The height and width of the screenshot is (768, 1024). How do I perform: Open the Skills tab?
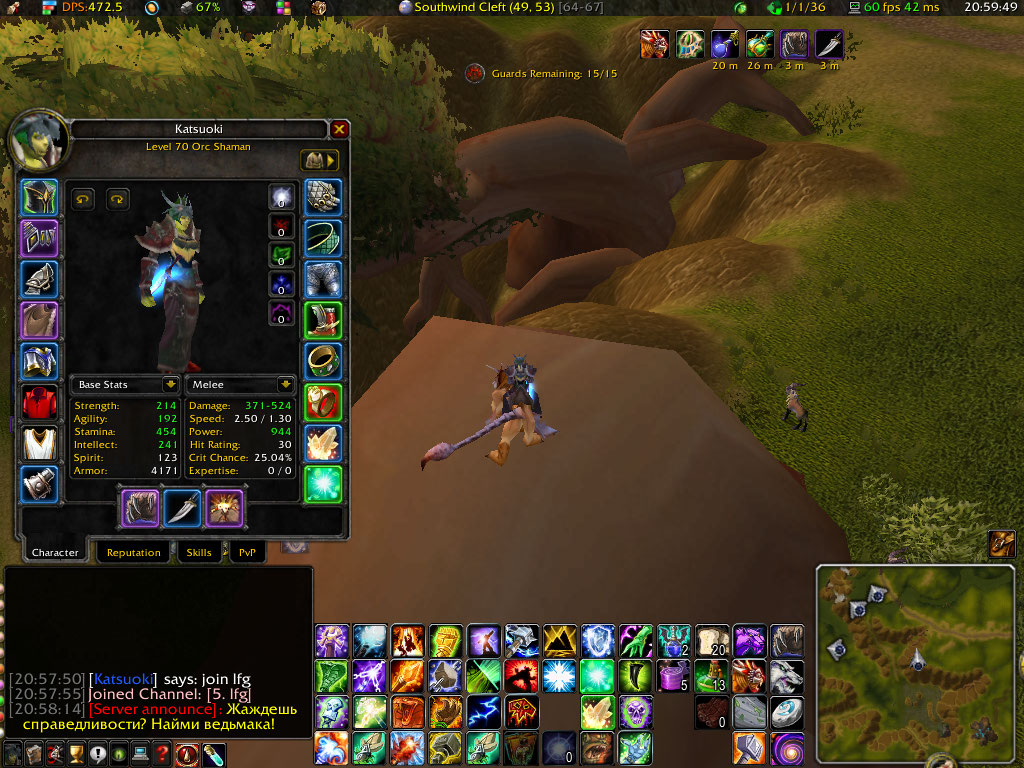click(x=199, y=552)
